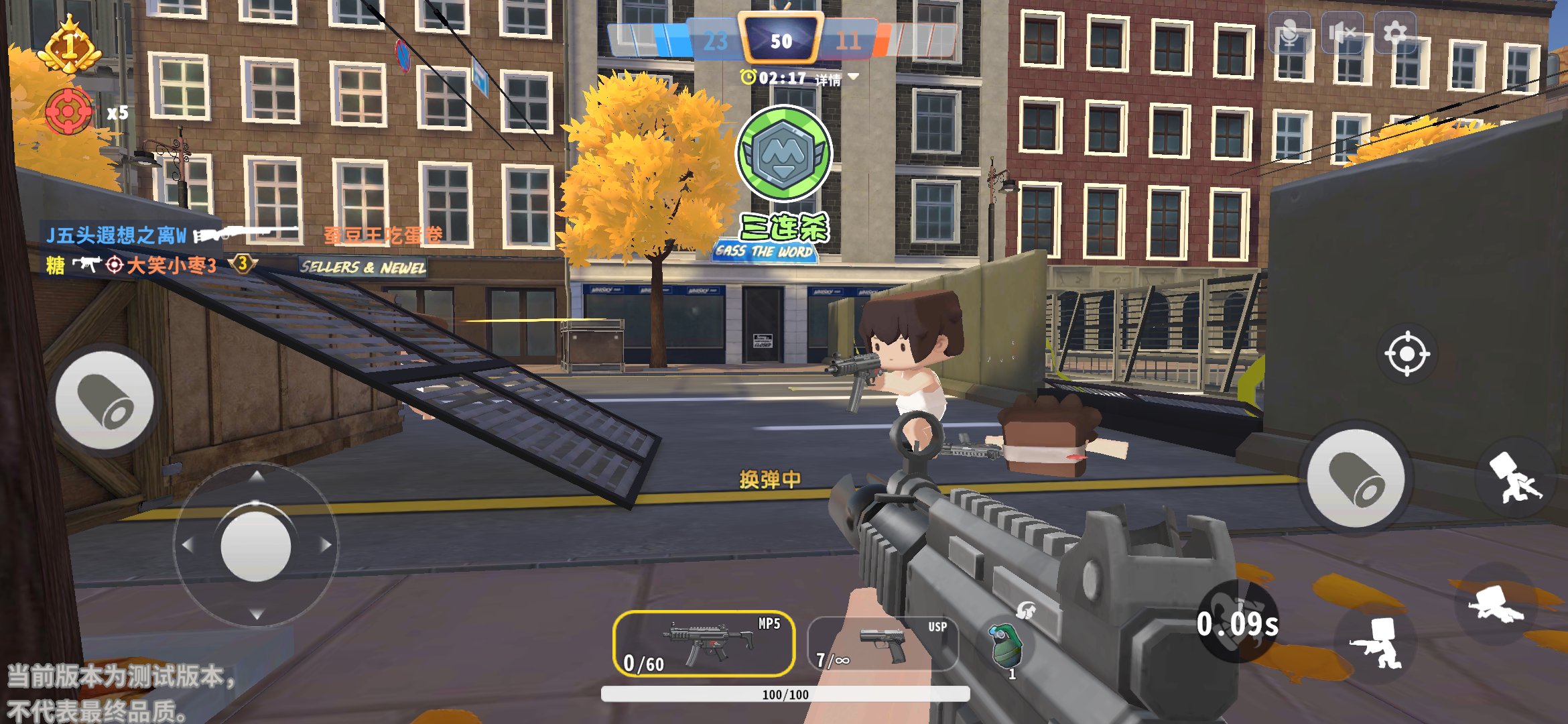Tap the bullet fire button above the joystick

[105, 401]
